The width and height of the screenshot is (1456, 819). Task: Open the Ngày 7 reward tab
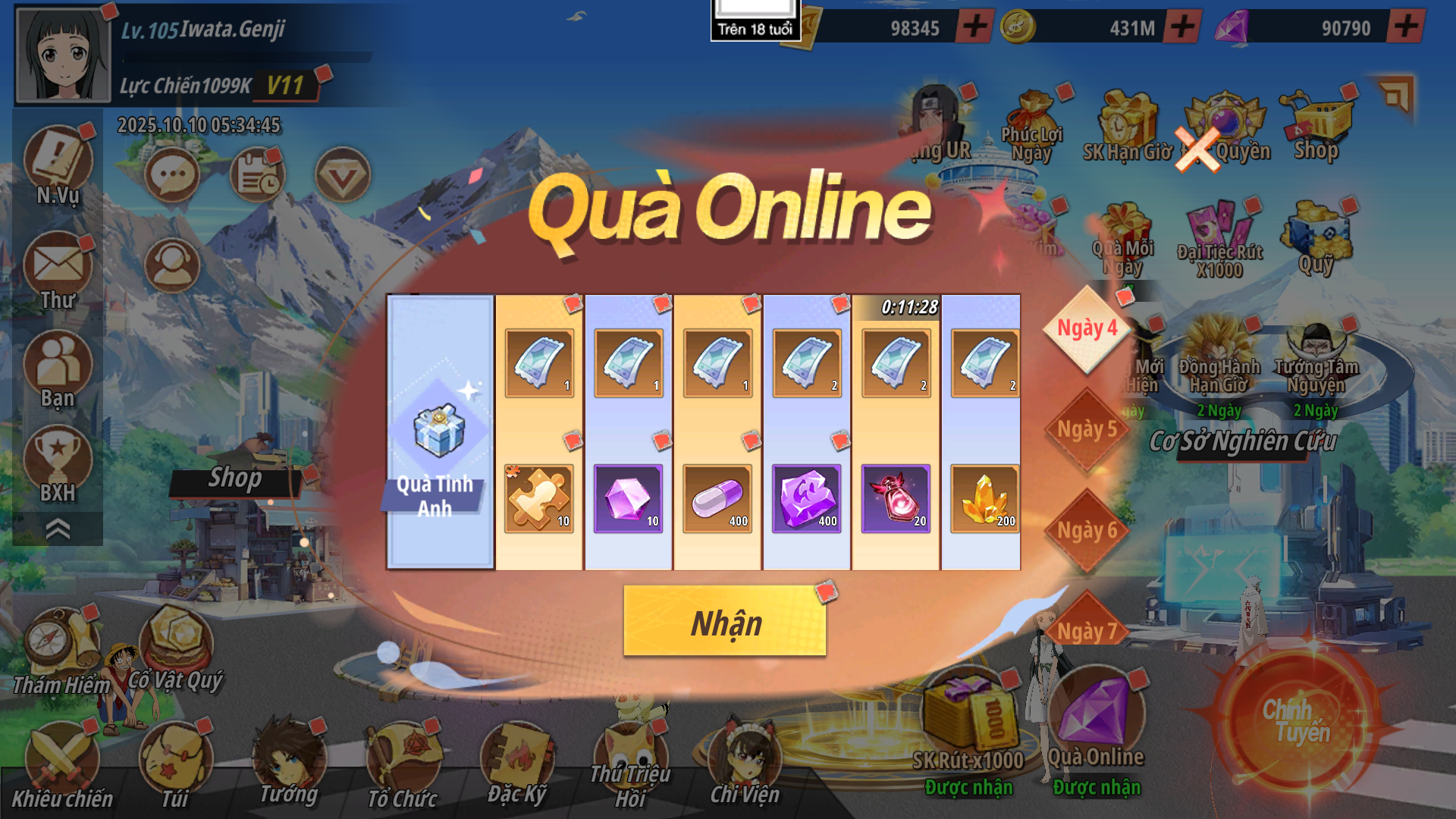1087,629
